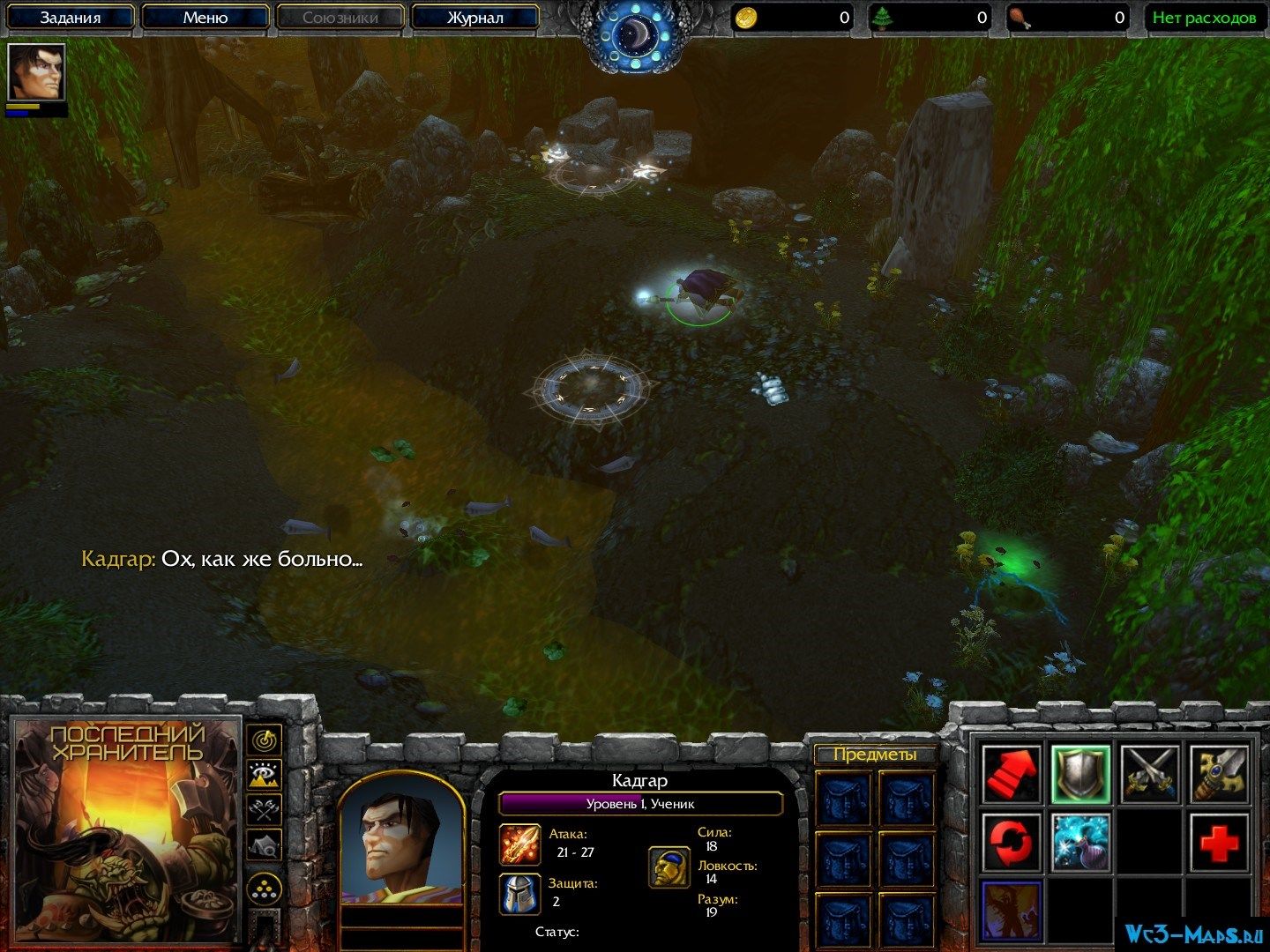Click Кадгар's large portrait in the bottom panel
This screenshot has width=1270, height=952.
point(401,842)
